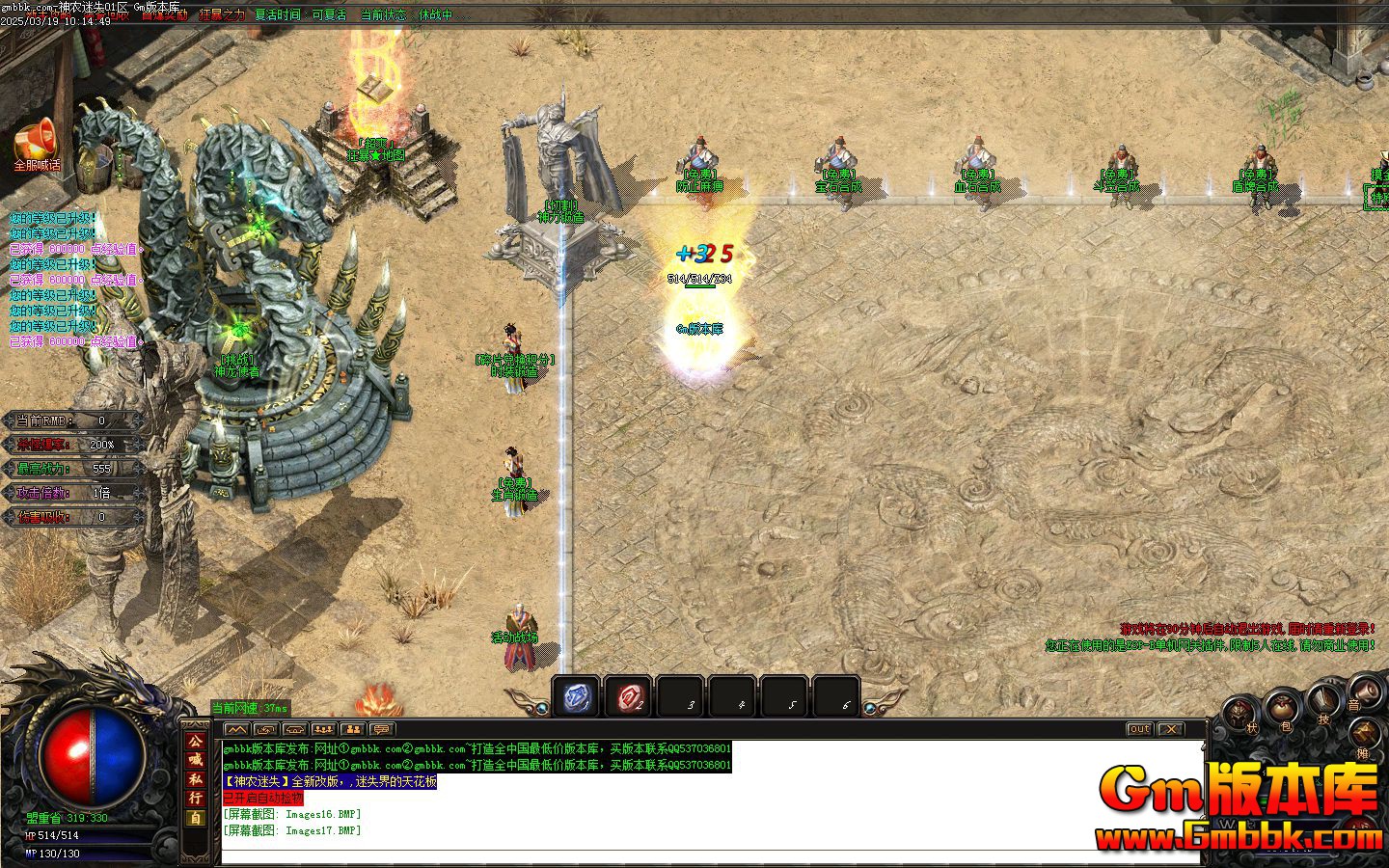The height and width of the screenshot is (868, 1389).
Task: Switch to the 私 private chat tab
Action: pyautogui.click(x=195, y=779)
